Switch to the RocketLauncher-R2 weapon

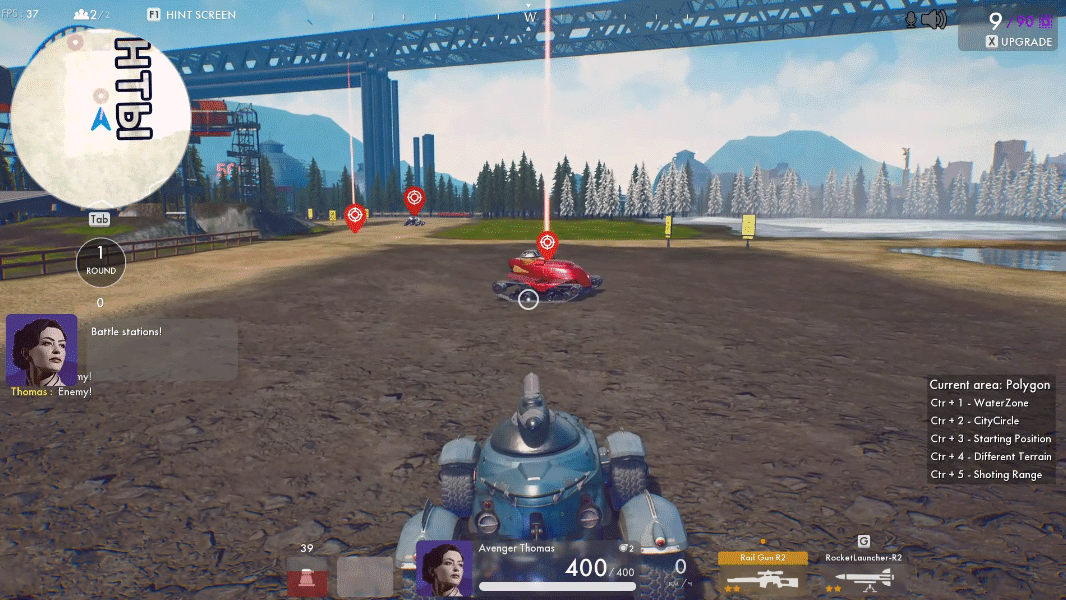pyautogui.click(x=863, y=573)
